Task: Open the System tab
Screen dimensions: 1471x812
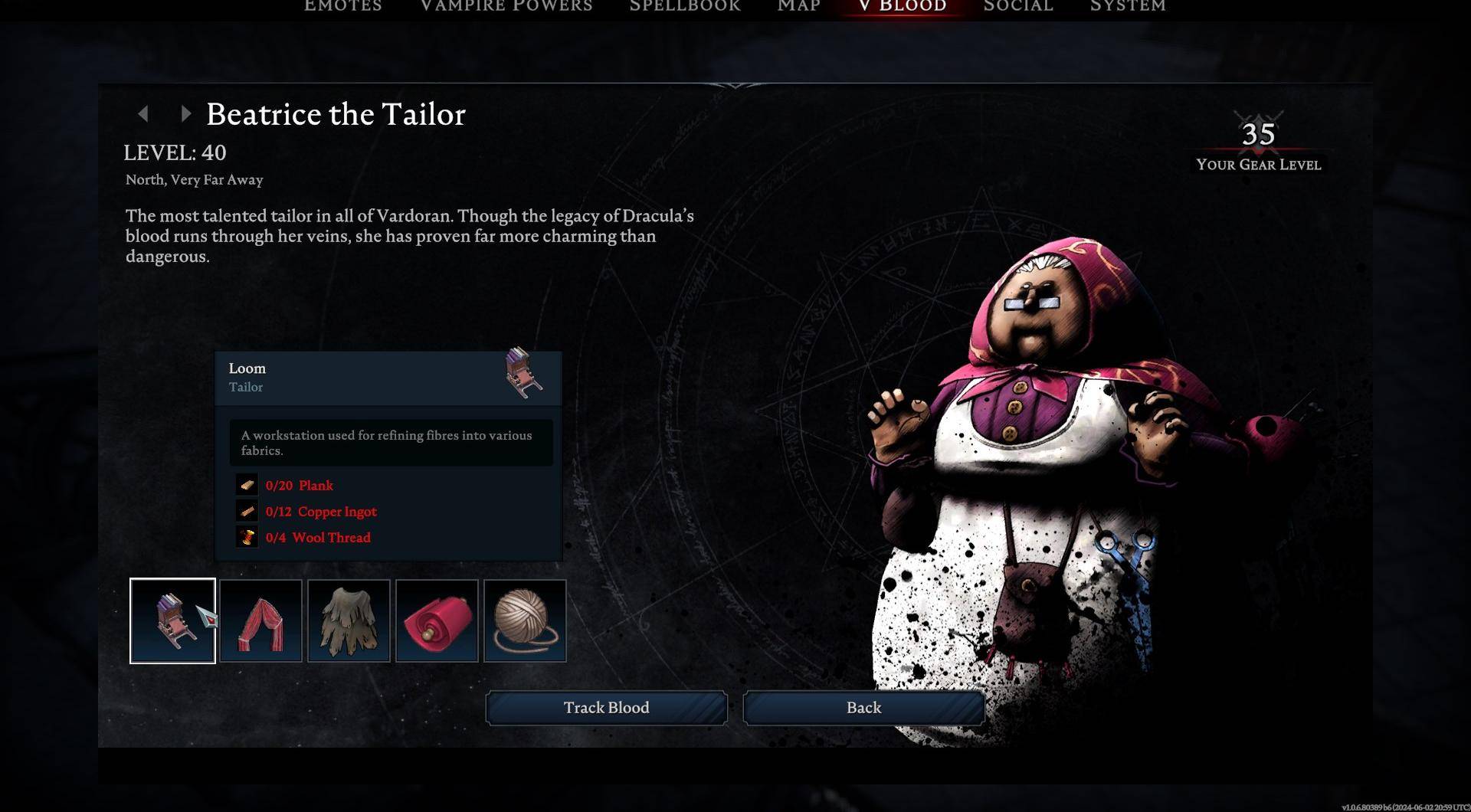Action: pos(1128,7)
